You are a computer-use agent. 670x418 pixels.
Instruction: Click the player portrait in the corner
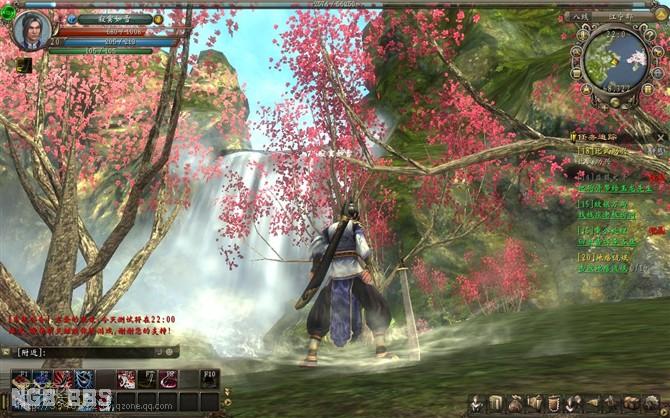point(30,29)
